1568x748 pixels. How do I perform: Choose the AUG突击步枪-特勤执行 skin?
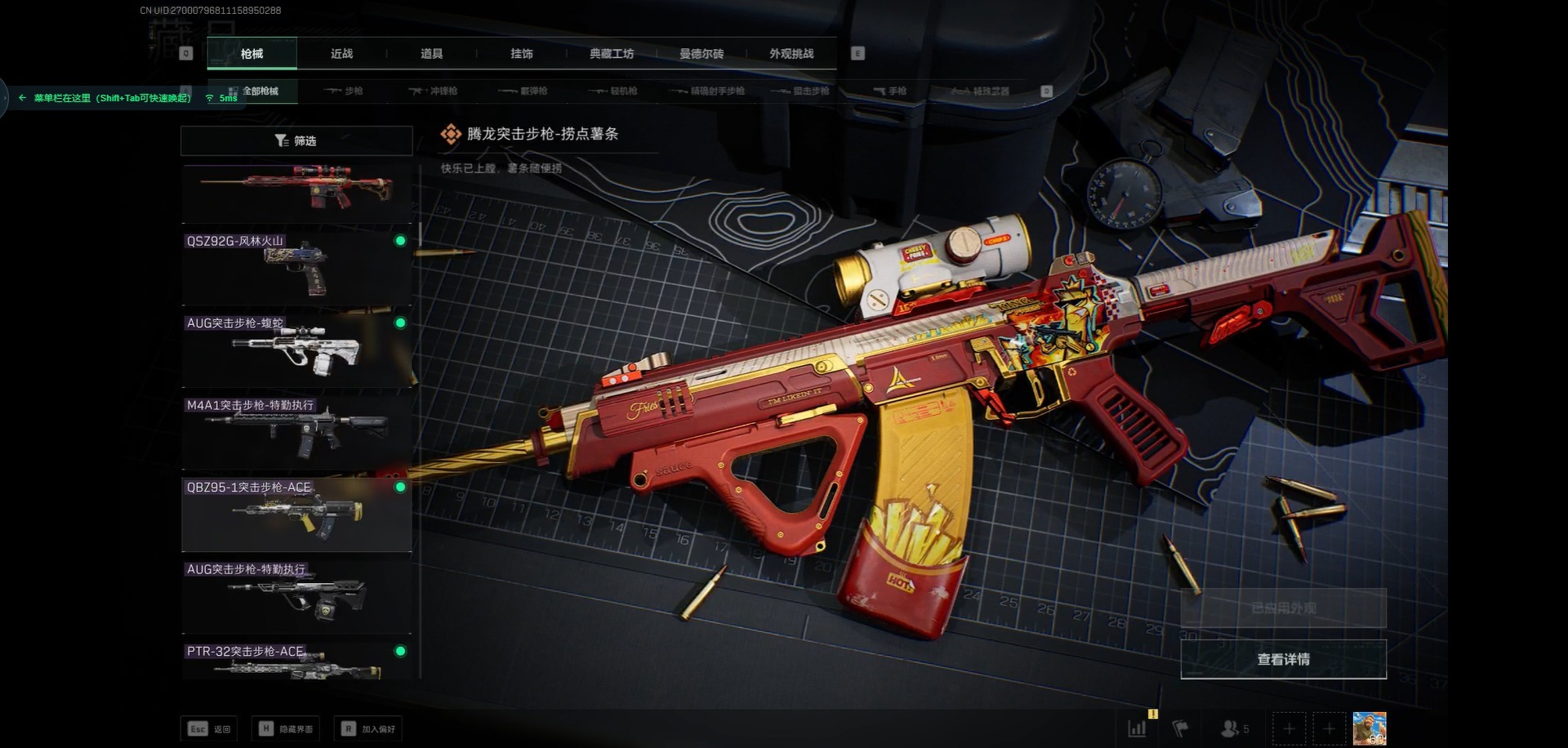(x=296, y=596)
